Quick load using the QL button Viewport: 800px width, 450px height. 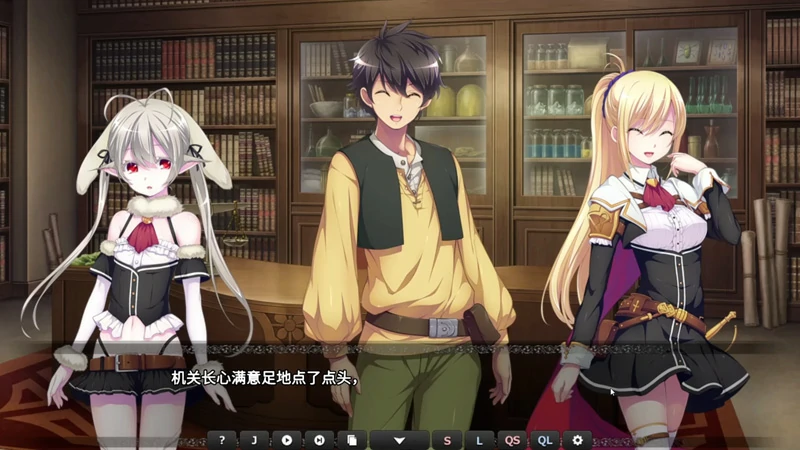(544, 440)
